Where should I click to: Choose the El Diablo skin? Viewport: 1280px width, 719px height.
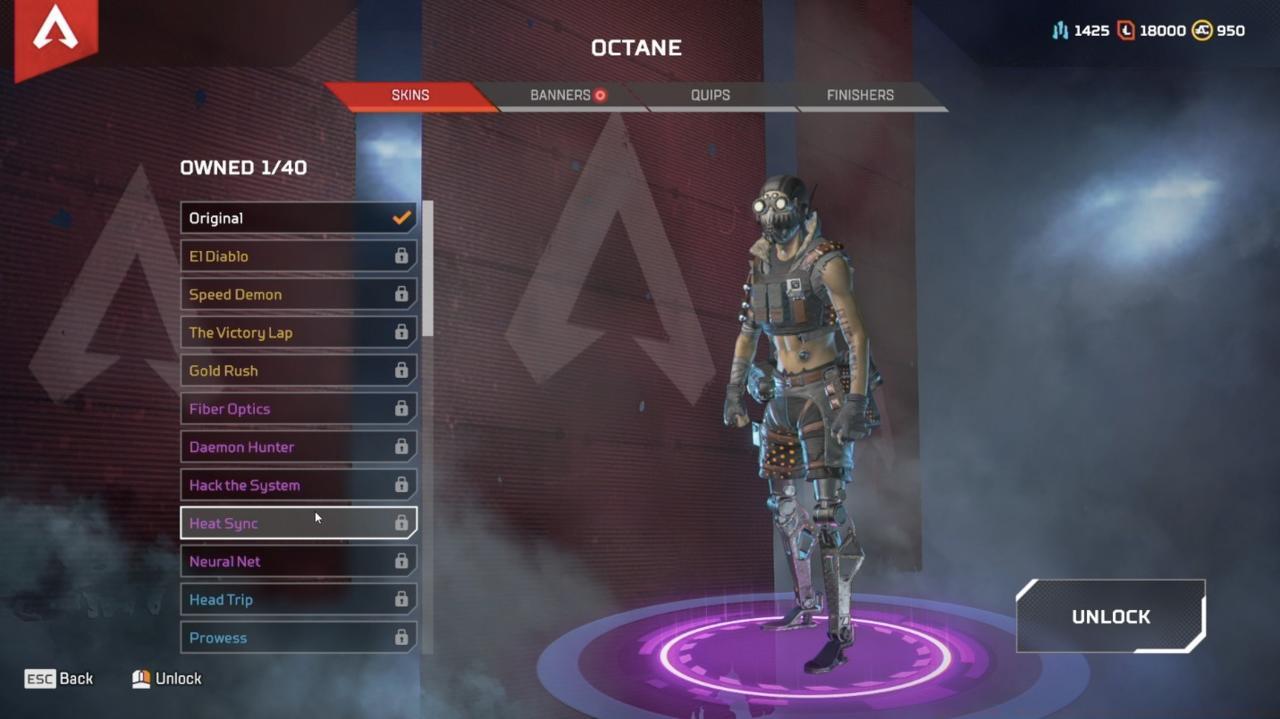pyautogui.click(x=298, y=256)
